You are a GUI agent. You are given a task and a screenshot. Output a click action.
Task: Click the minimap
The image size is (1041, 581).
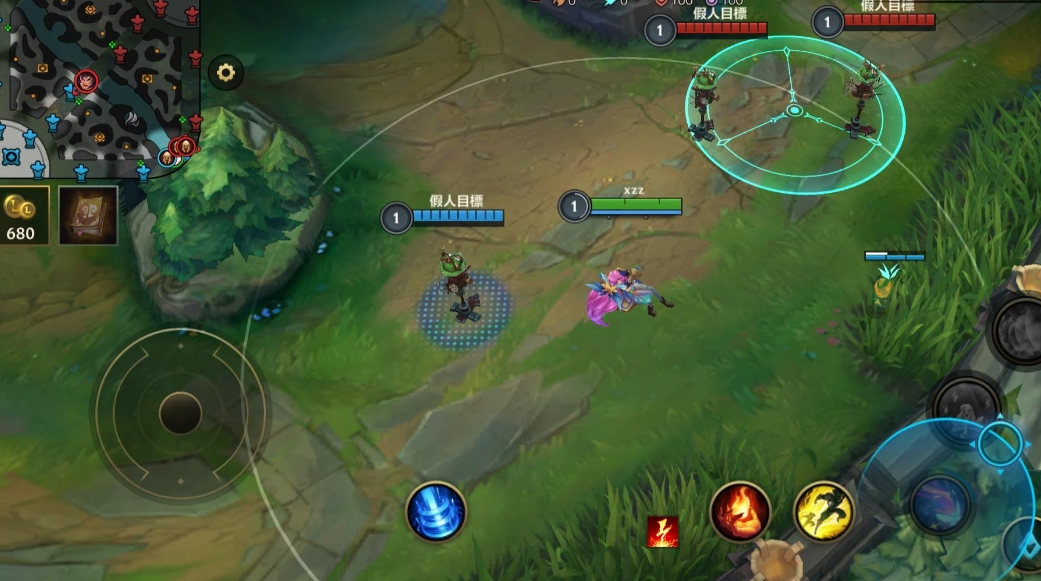click(x=100, y=85)
